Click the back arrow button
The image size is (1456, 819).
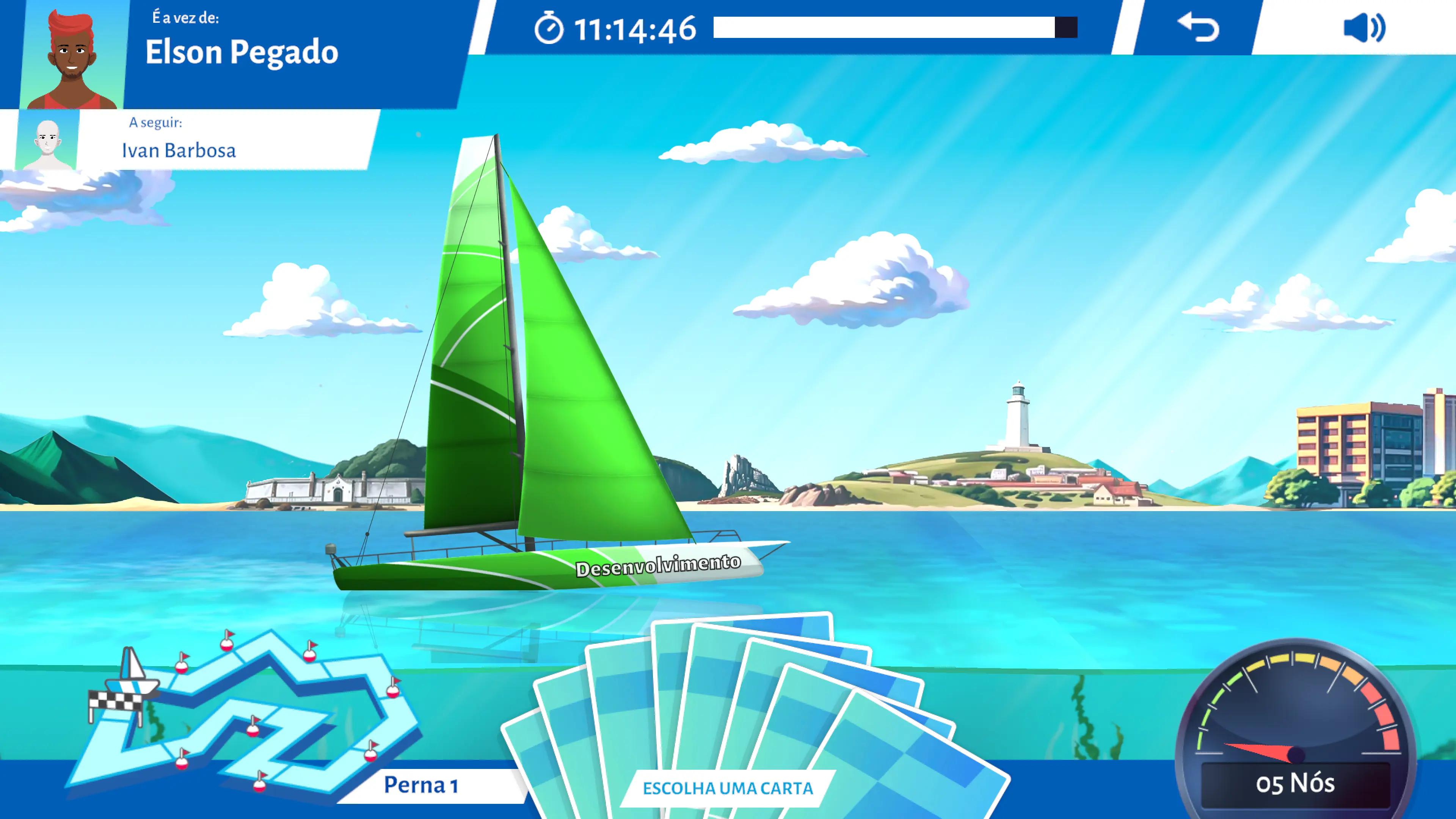click(1198, 28)
